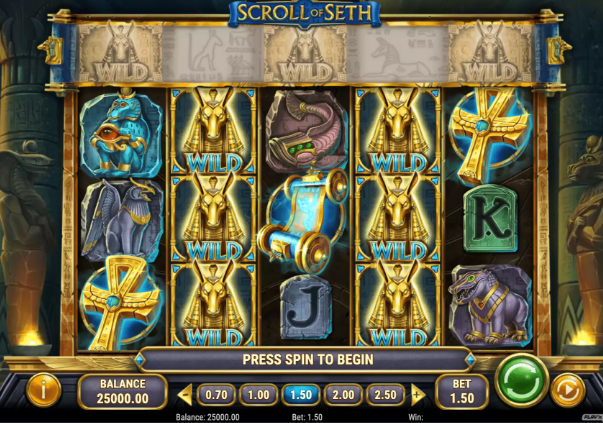Choose the 1.00 bet value
Viewport: 603px width, 423px height.
[x=258, y=395]
